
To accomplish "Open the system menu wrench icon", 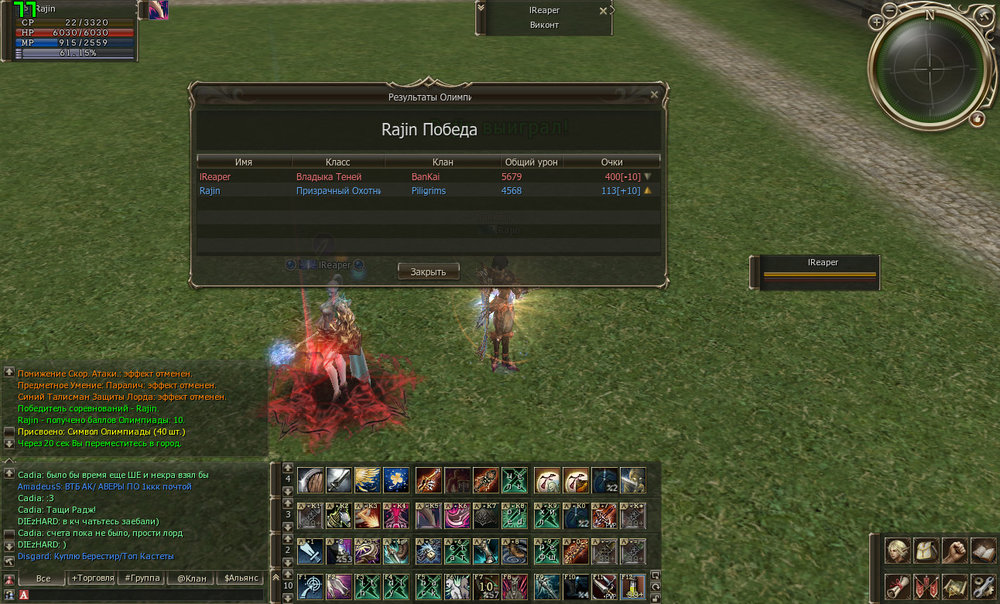I will click(x=983, y=585).
